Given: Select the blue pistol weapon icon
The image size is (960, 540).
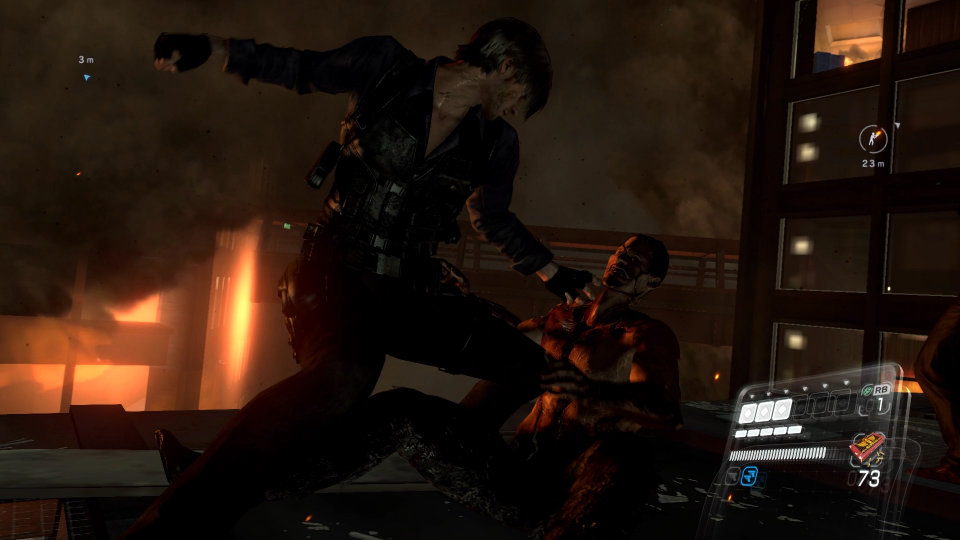Looking at the screenshot, I should point(750,477).
